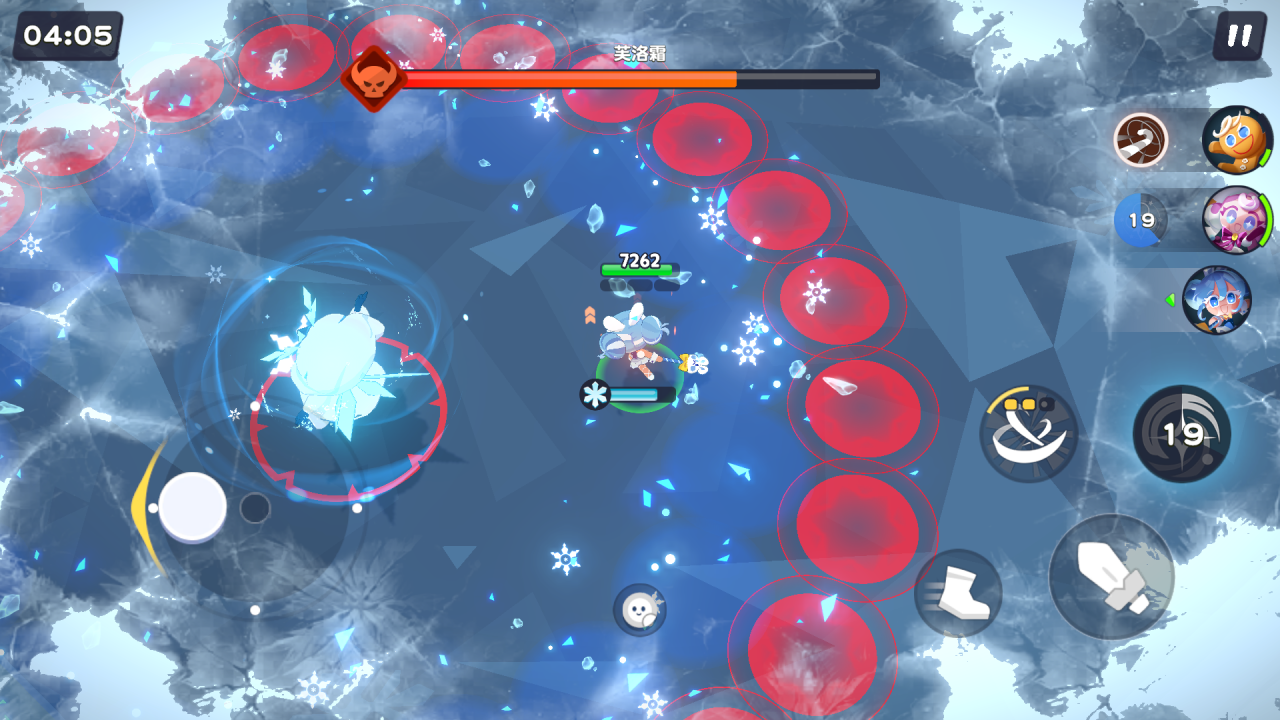Tap the small round emote face button
1280x720 pixels.
pos(639,609)
